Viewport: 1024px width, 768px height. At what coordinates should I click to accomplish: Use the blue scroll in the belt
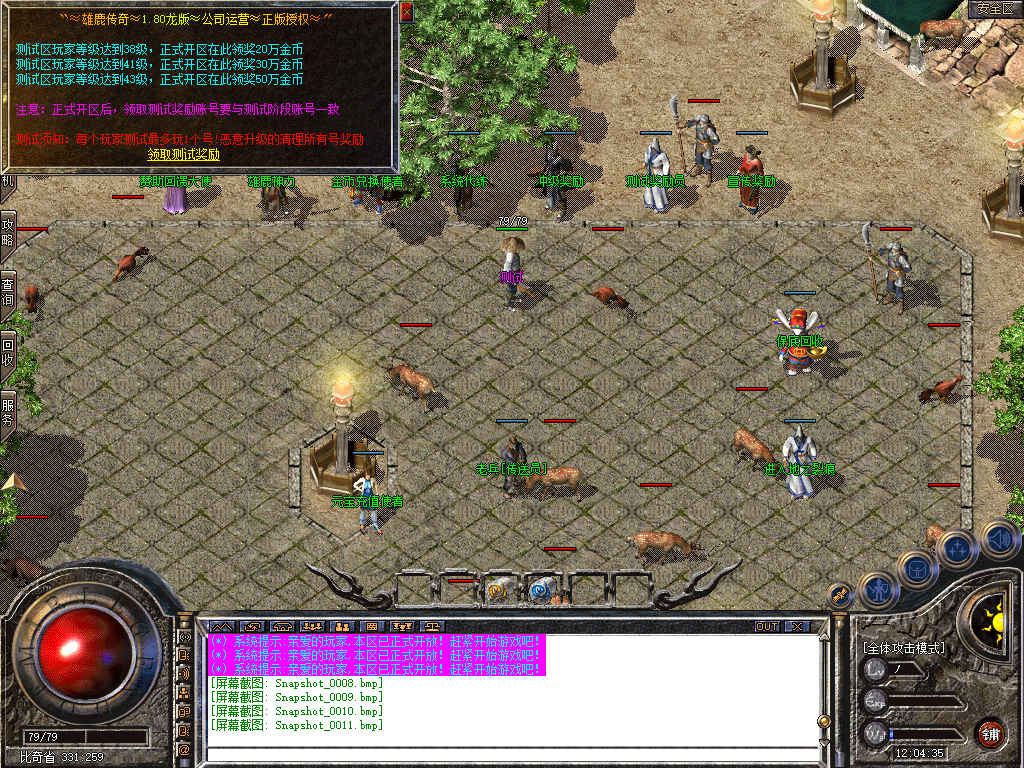coord(542,590)
